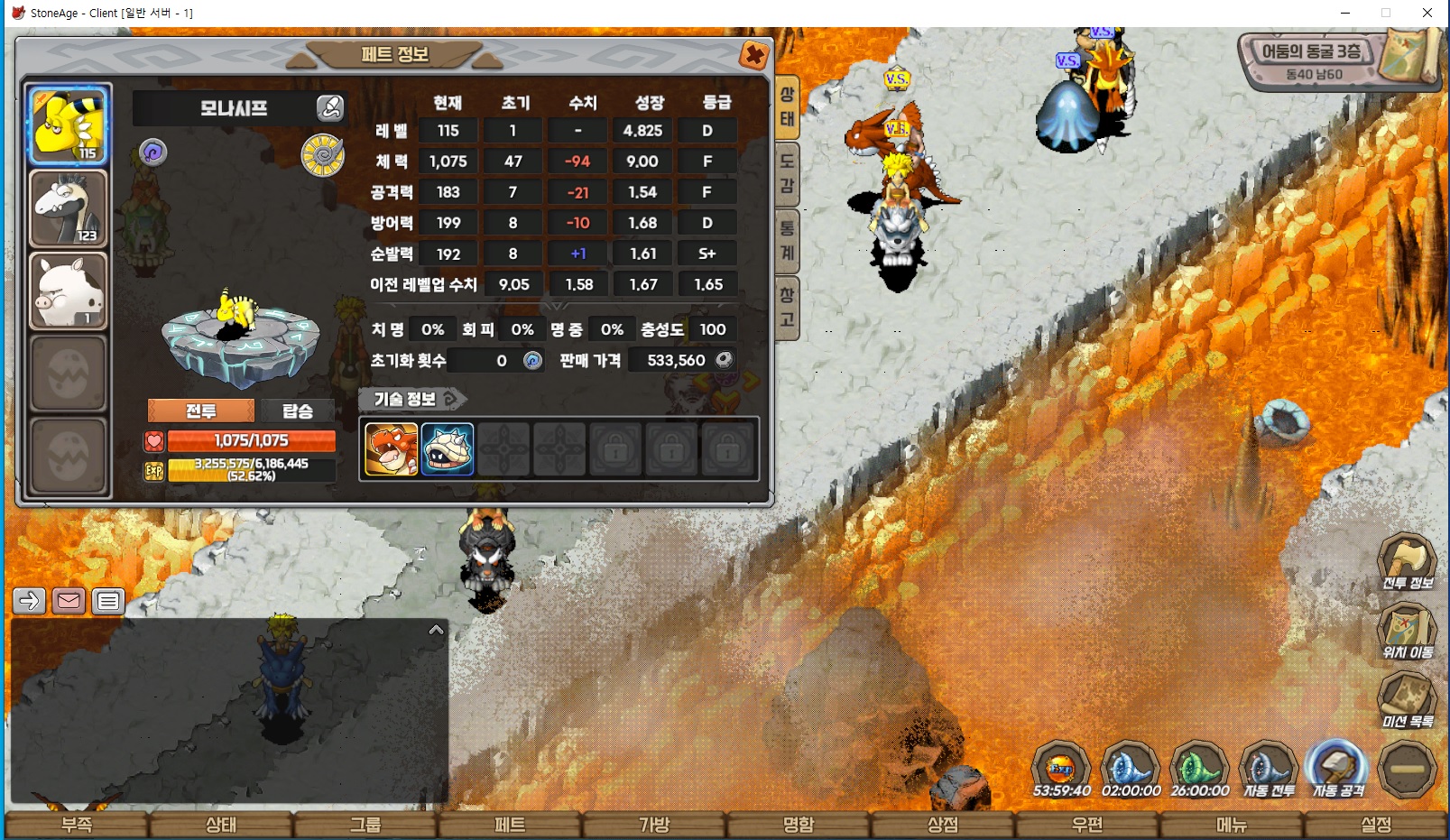Choose the level 1 white pig pet

click(69, 291)
